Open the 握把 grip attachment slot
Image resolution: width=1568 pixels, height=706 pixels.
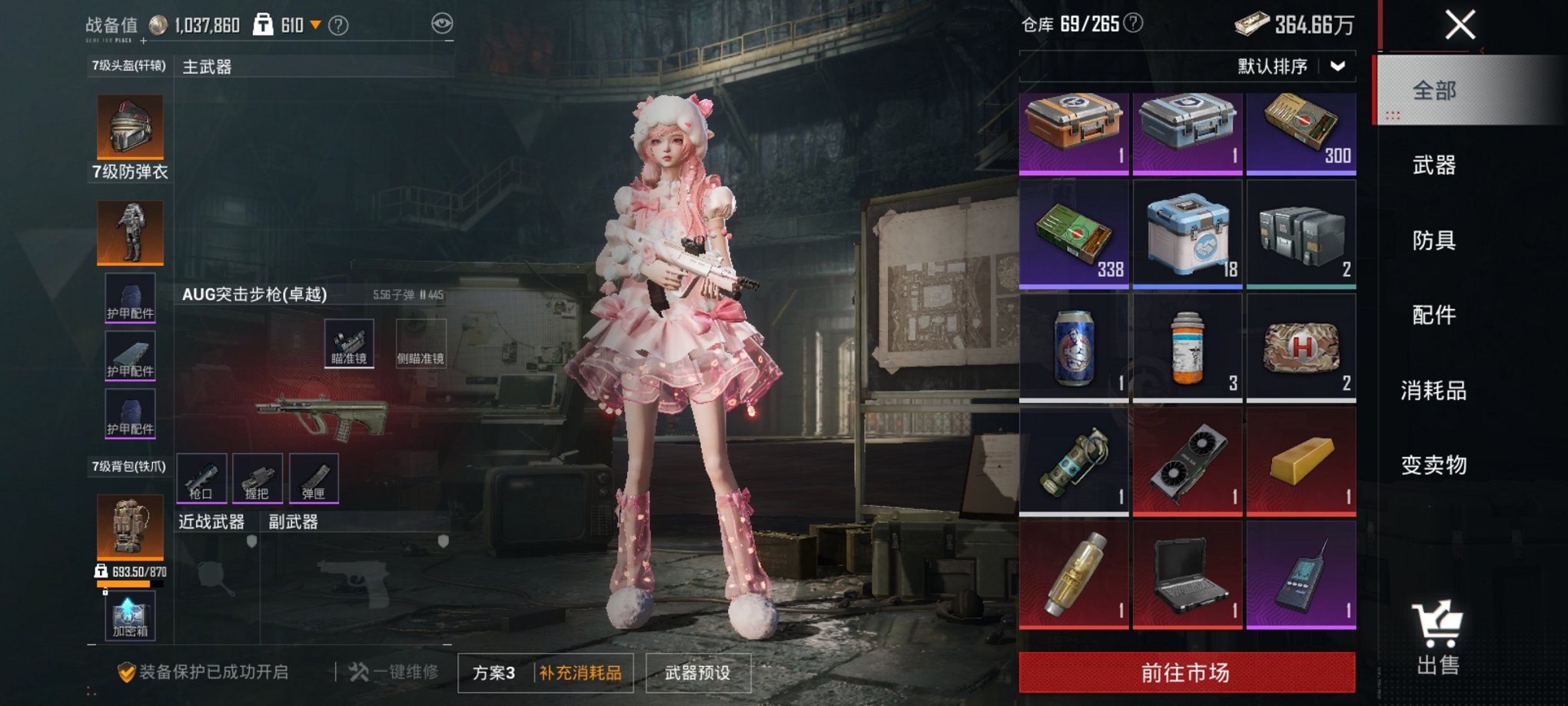point(258,477)
